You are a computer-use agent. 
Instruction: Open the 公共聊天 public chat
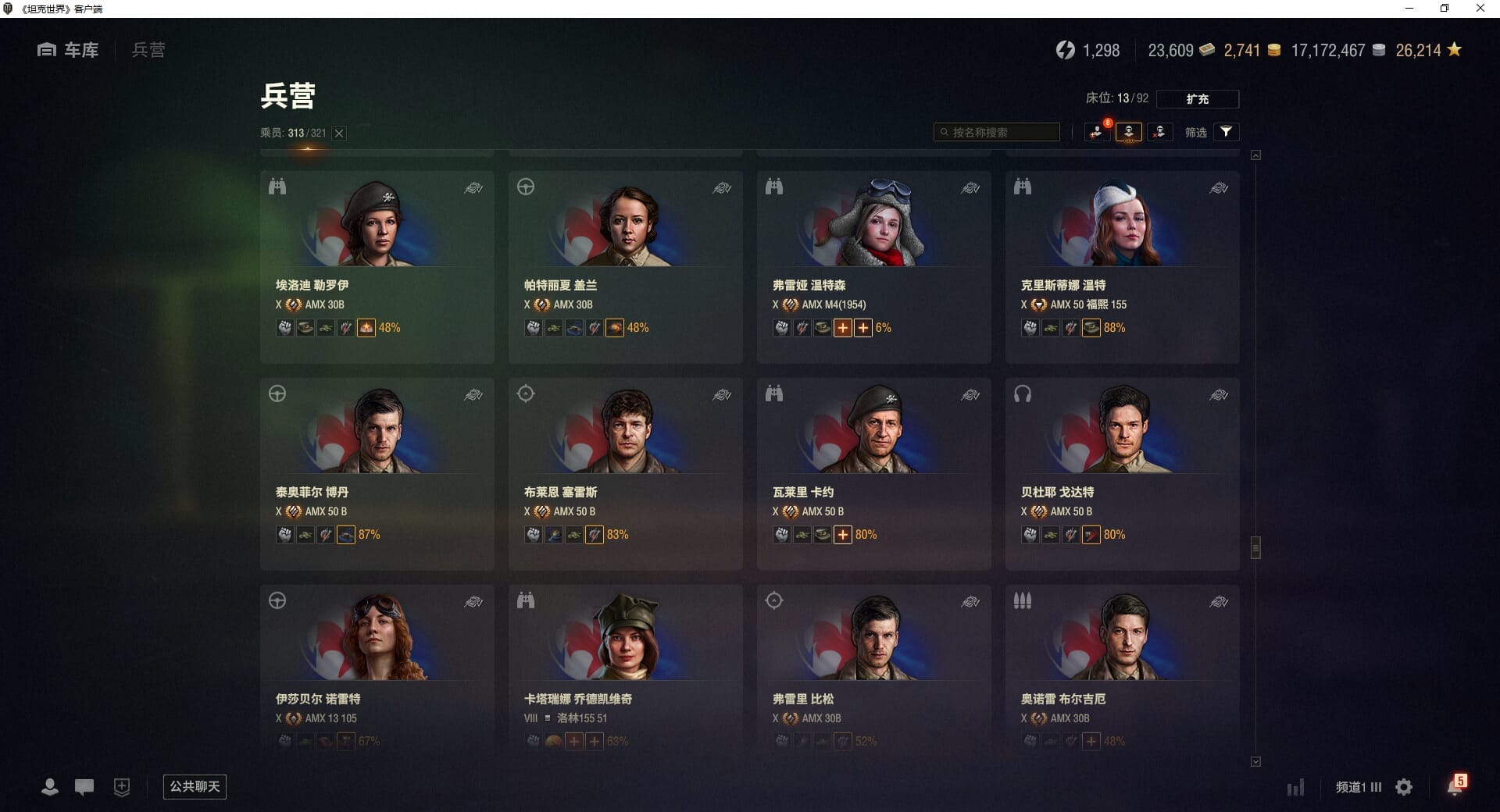(195, 786)
